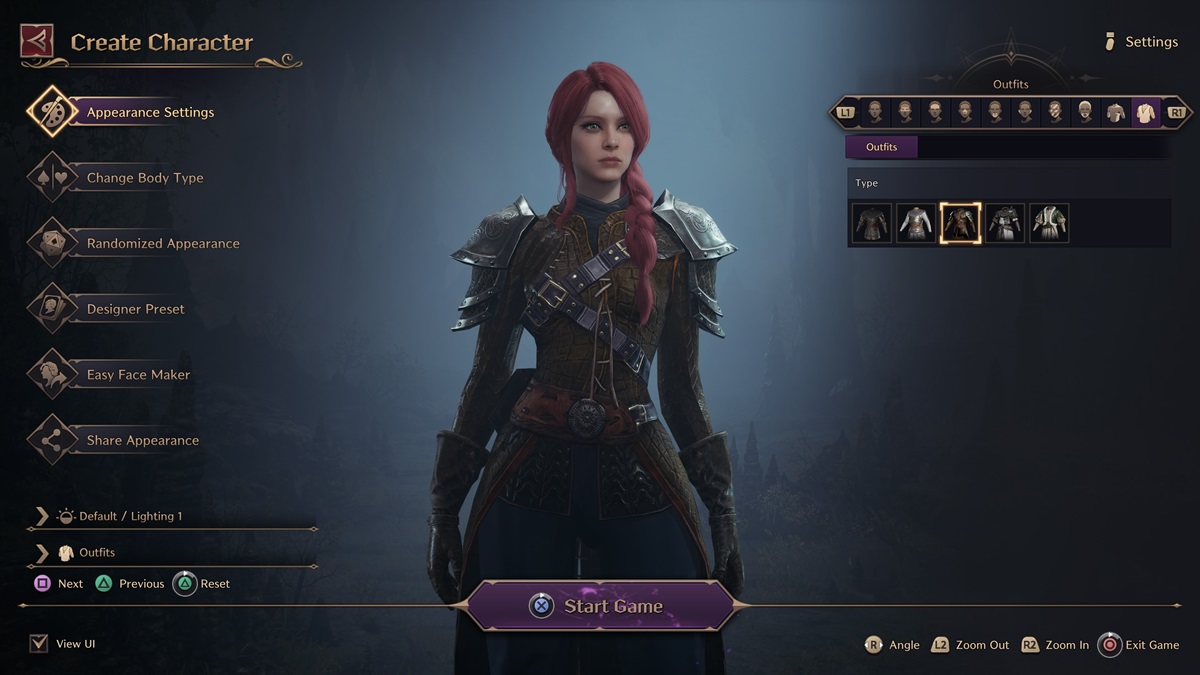Open the white-haired head tab

click(1085, 112)
